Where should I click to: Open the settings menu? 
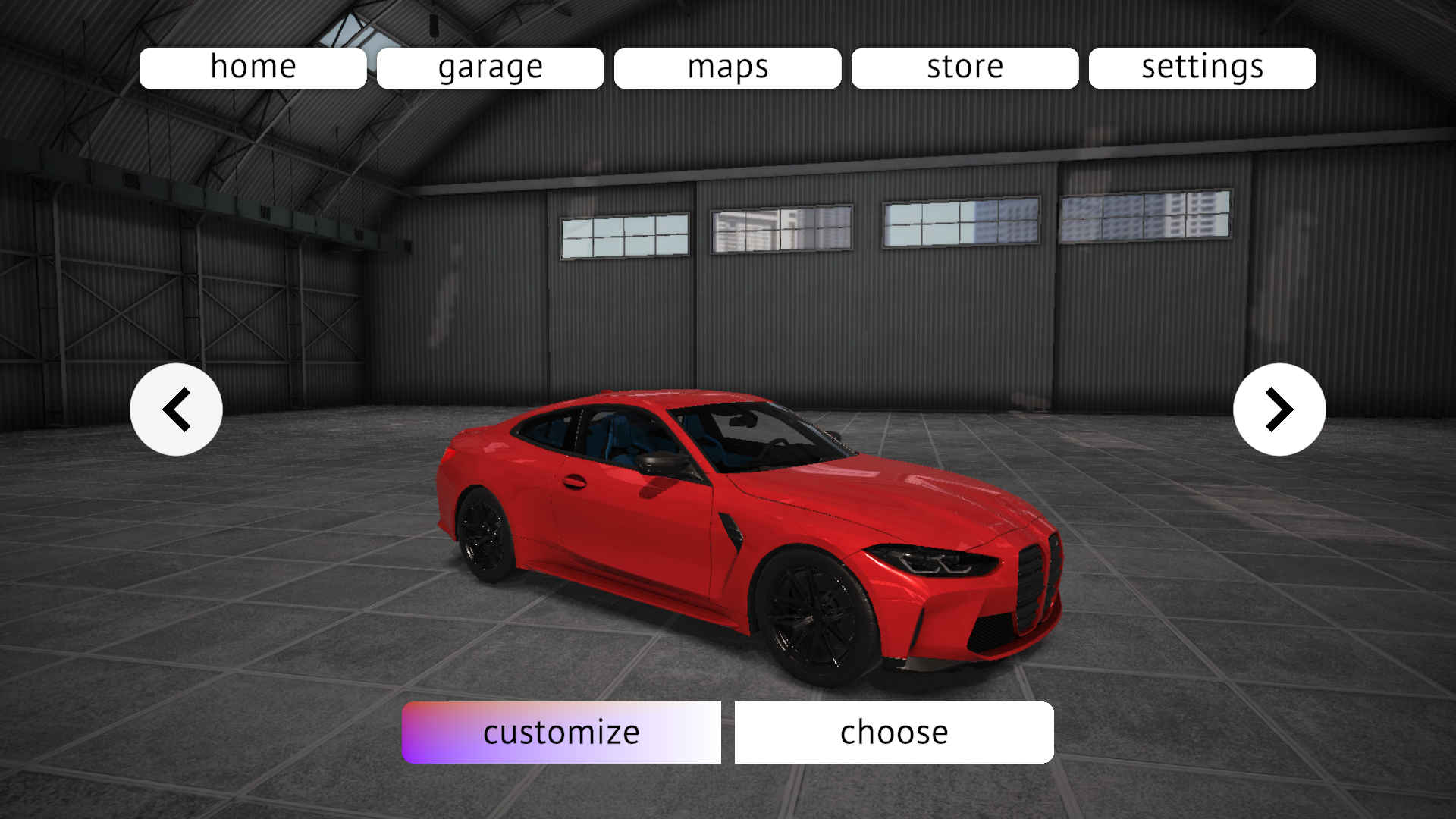1202,68
